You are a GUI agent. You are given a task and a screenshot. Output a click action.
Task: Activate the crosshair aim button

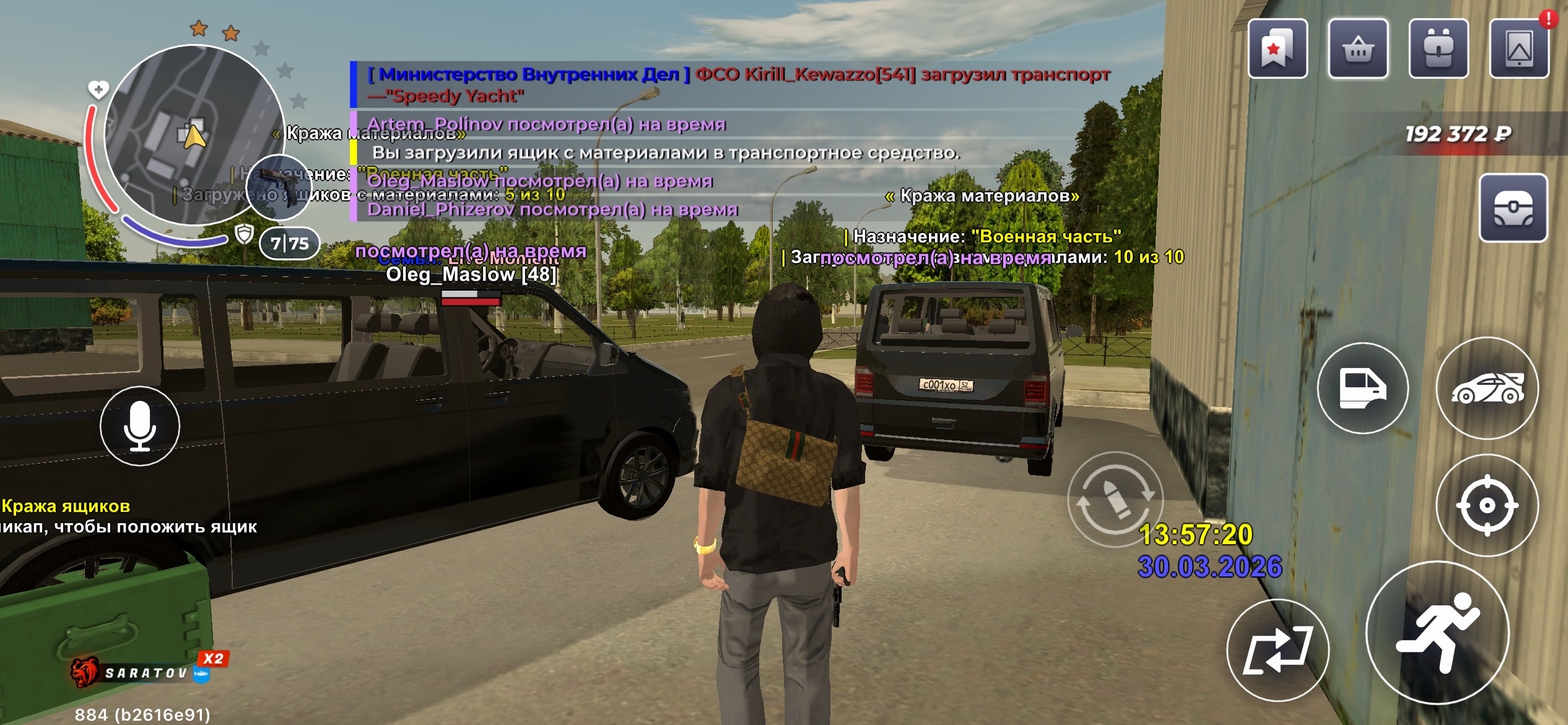[x=1487, y=506]
